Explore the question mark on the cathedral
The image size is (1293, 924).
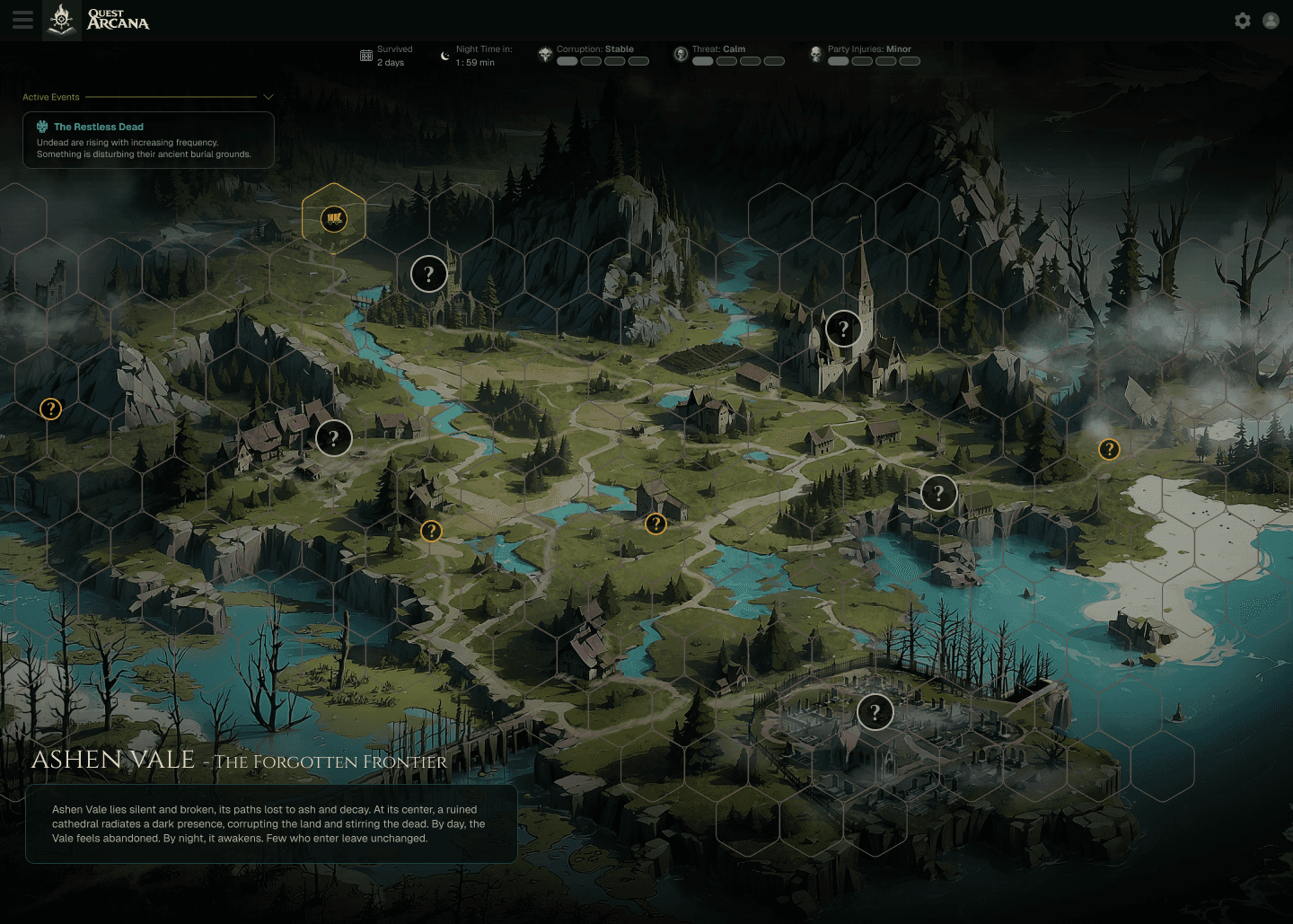point(843,329)
